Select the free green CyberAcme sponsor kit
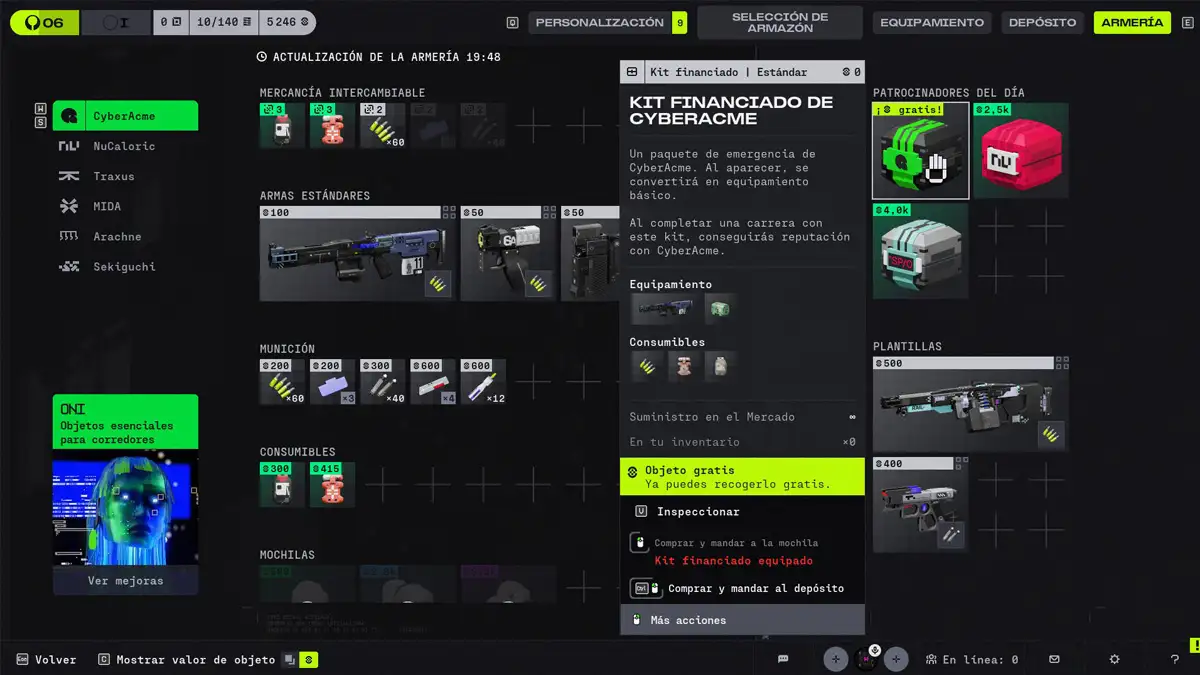The image size is (1200, 675). pos(920,151)
